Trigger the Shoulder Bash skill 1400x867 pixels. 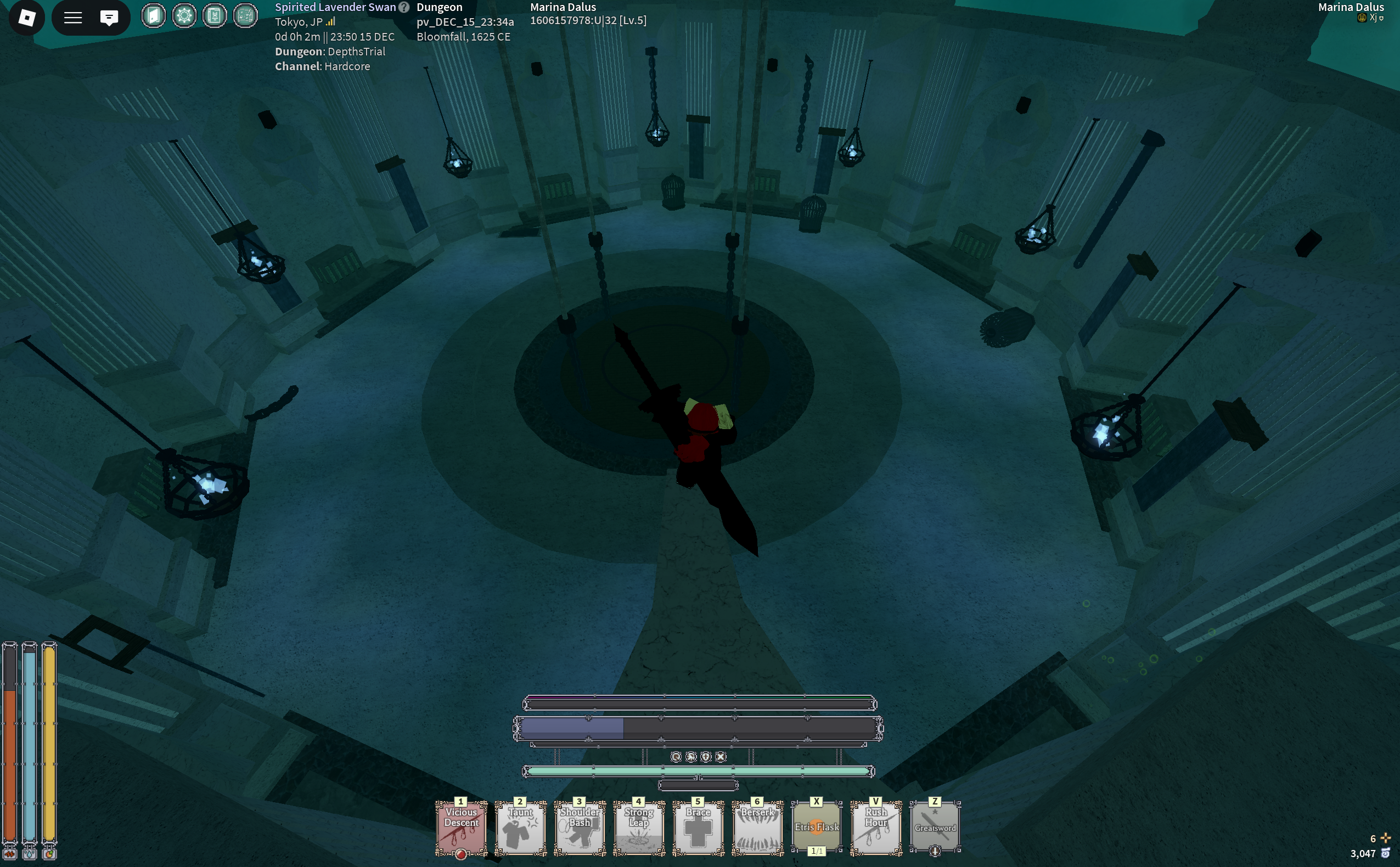[x=580, y=827]
